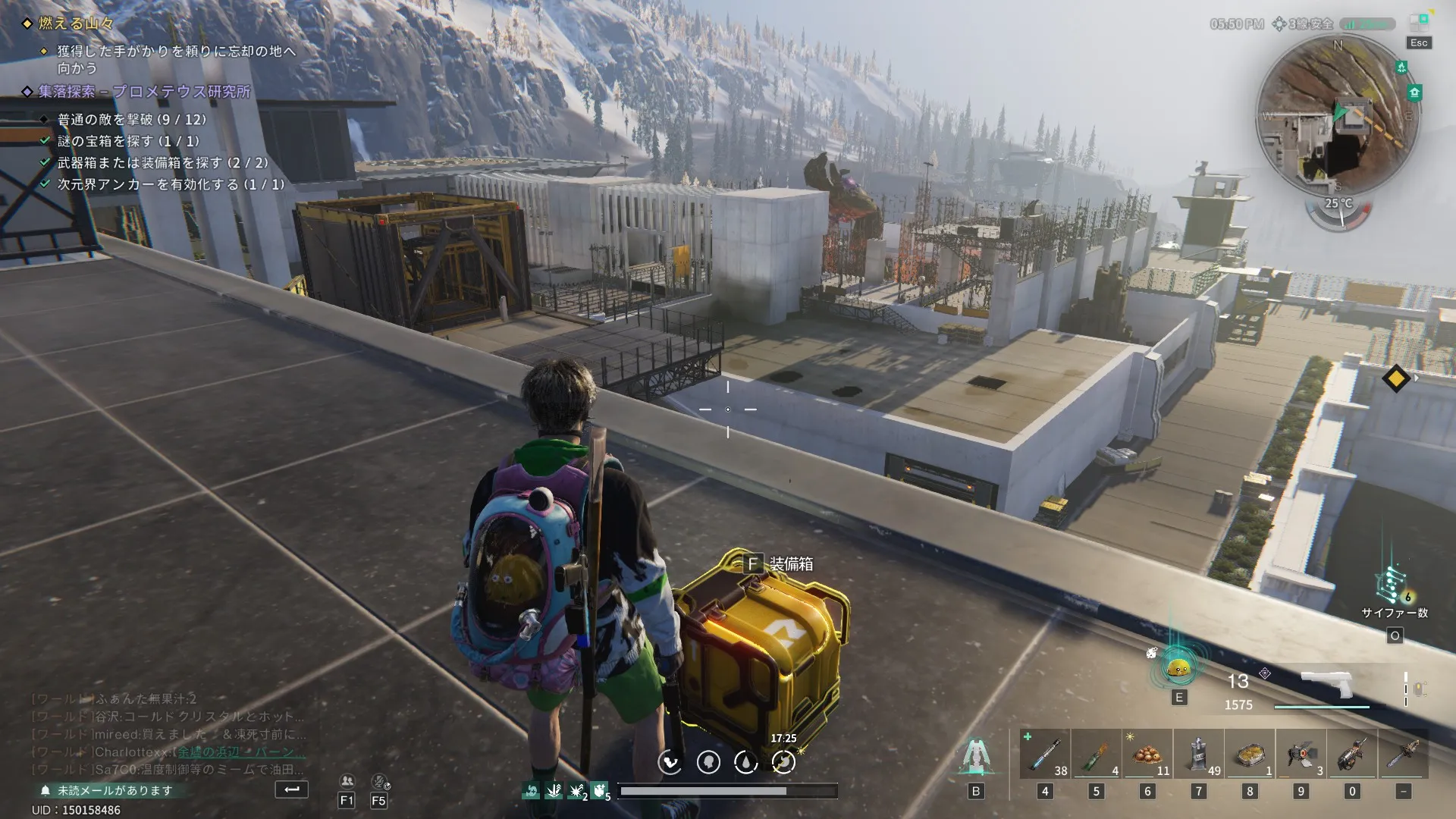Image resolution: width=1456 pixels, height=819 pixels.
Task: Open the main menu grid icon
Action: coord(1419,21)
